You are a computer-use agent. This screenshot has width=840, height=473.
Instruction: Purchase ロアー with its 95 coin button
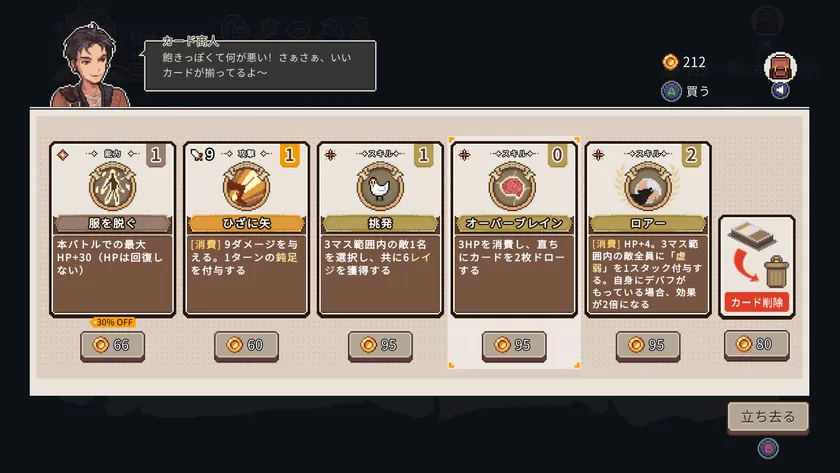click(648, 345)
